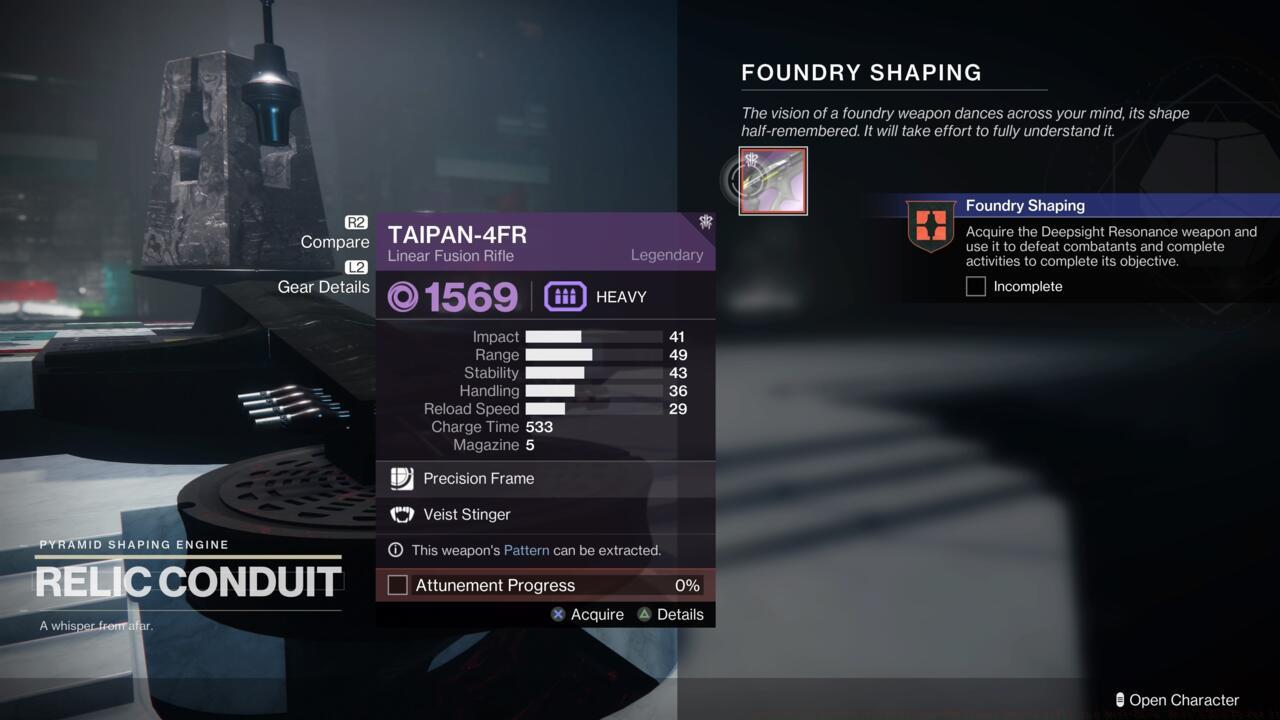
Task: Click the Attunement Progress 0% bar
Action: (545, 585)
